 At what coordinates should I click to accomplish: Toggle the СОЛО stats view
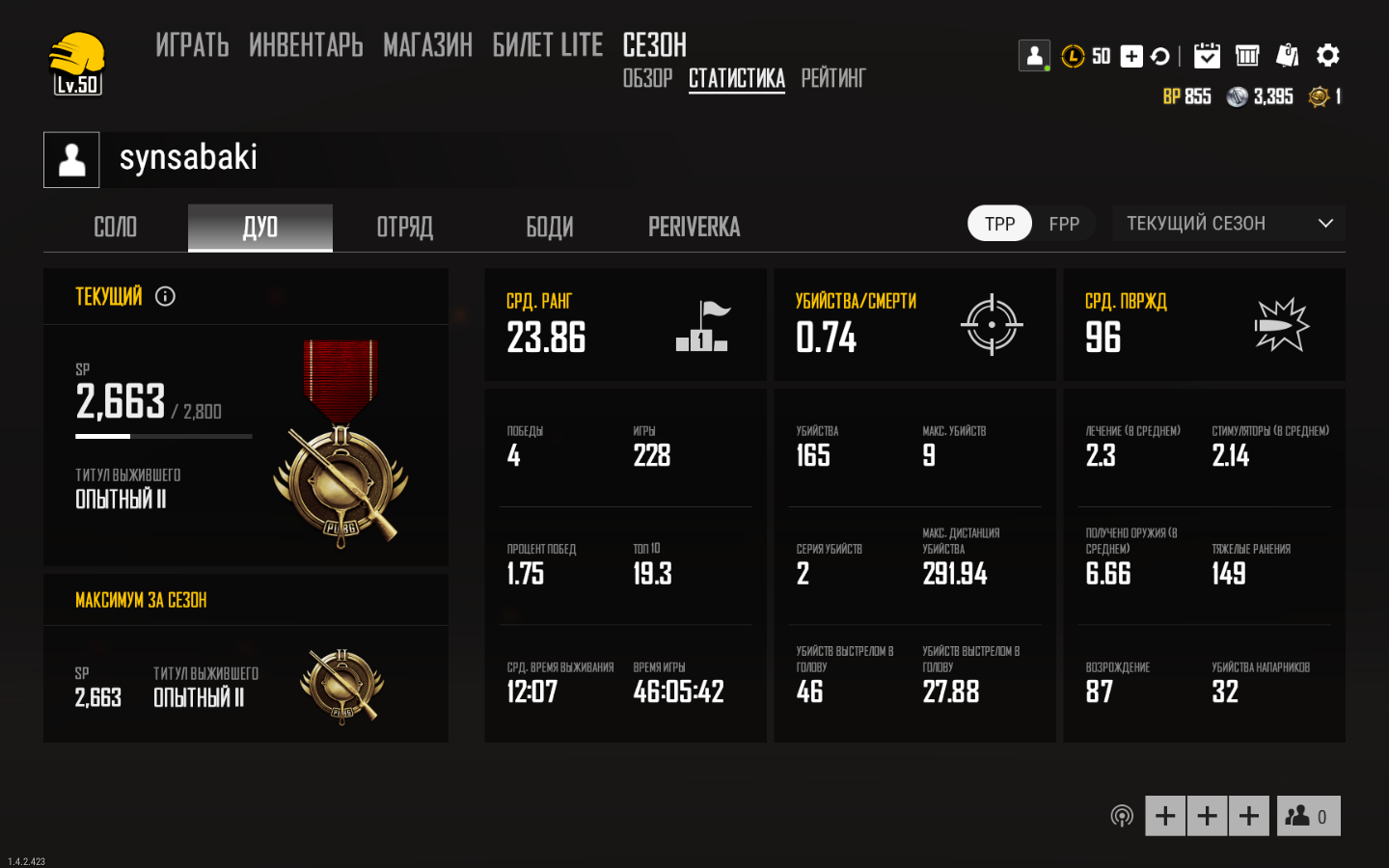coord(114,227)
